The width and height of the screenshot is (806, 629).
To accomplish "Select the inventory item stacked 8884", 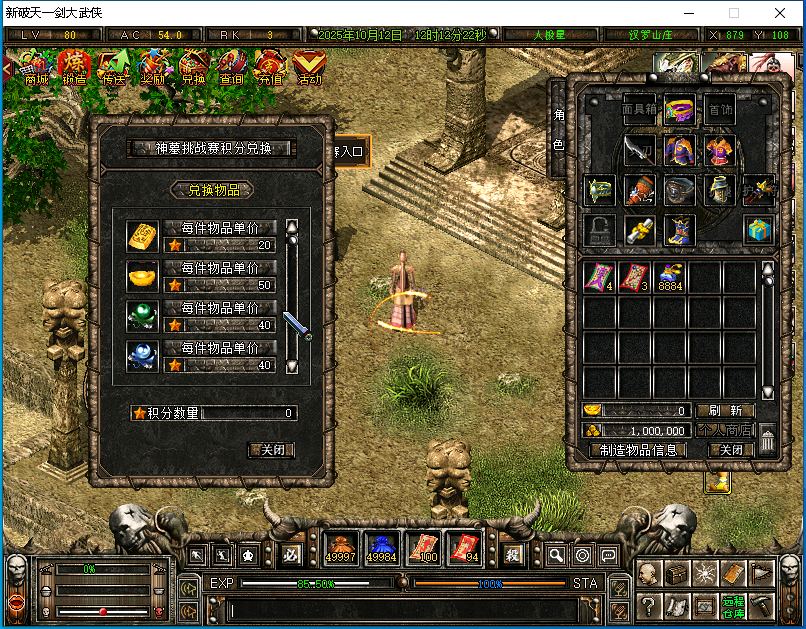I will (x=670, y=277).
